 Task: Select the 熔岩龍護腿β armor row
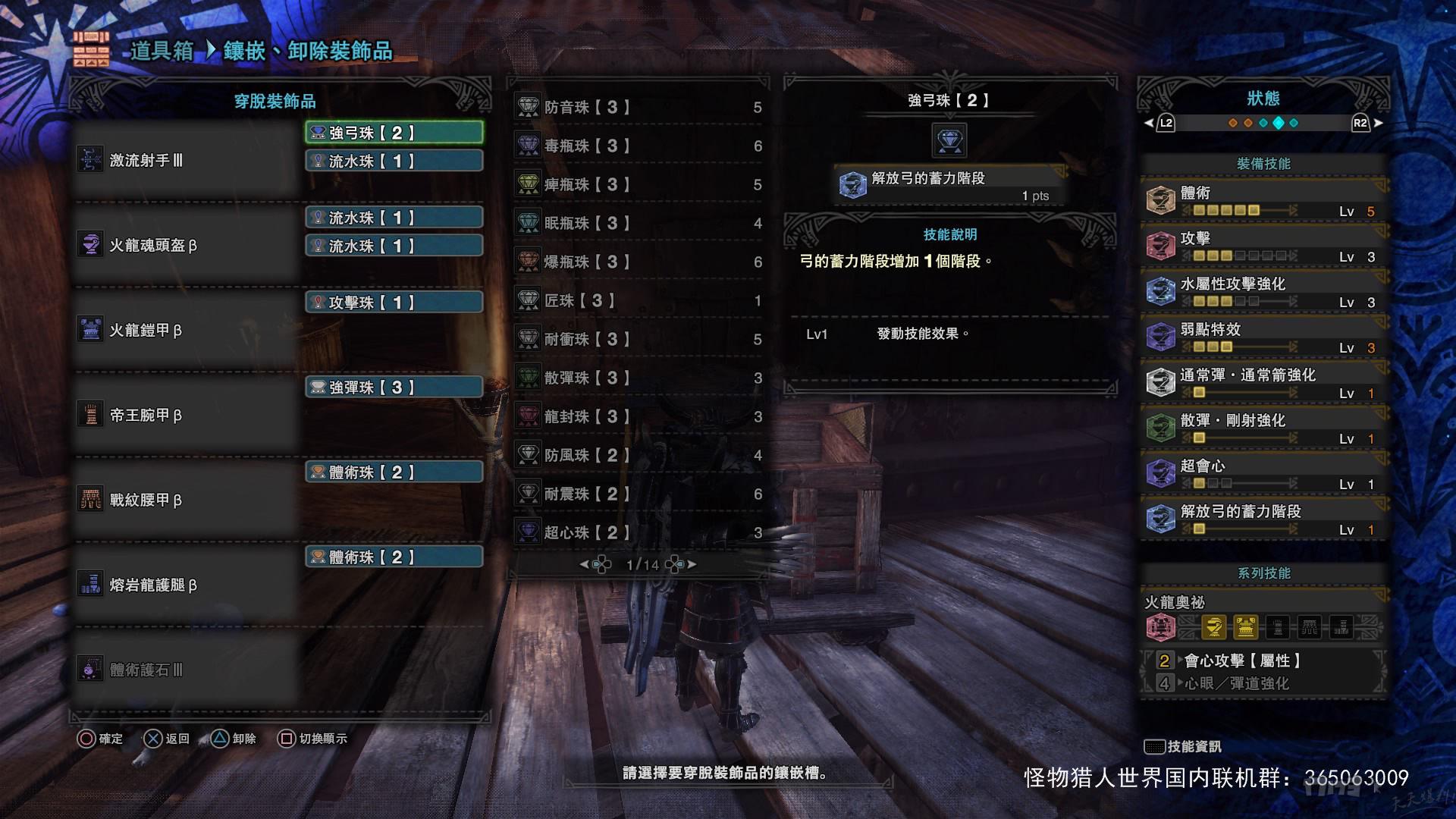tap(186, 585)
